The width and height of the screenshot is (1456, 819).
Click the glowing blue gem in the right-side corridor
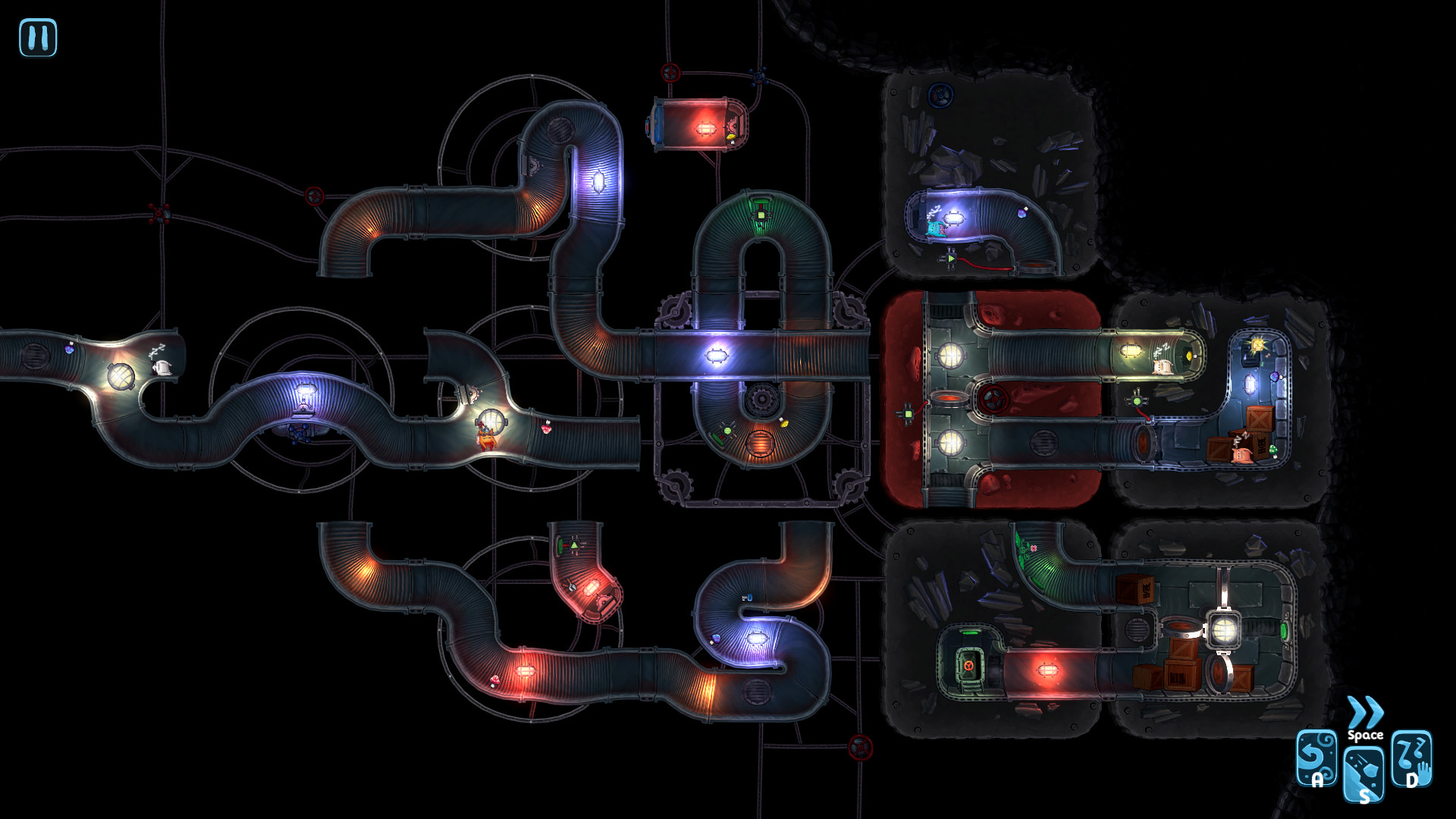coord(1275,377)
